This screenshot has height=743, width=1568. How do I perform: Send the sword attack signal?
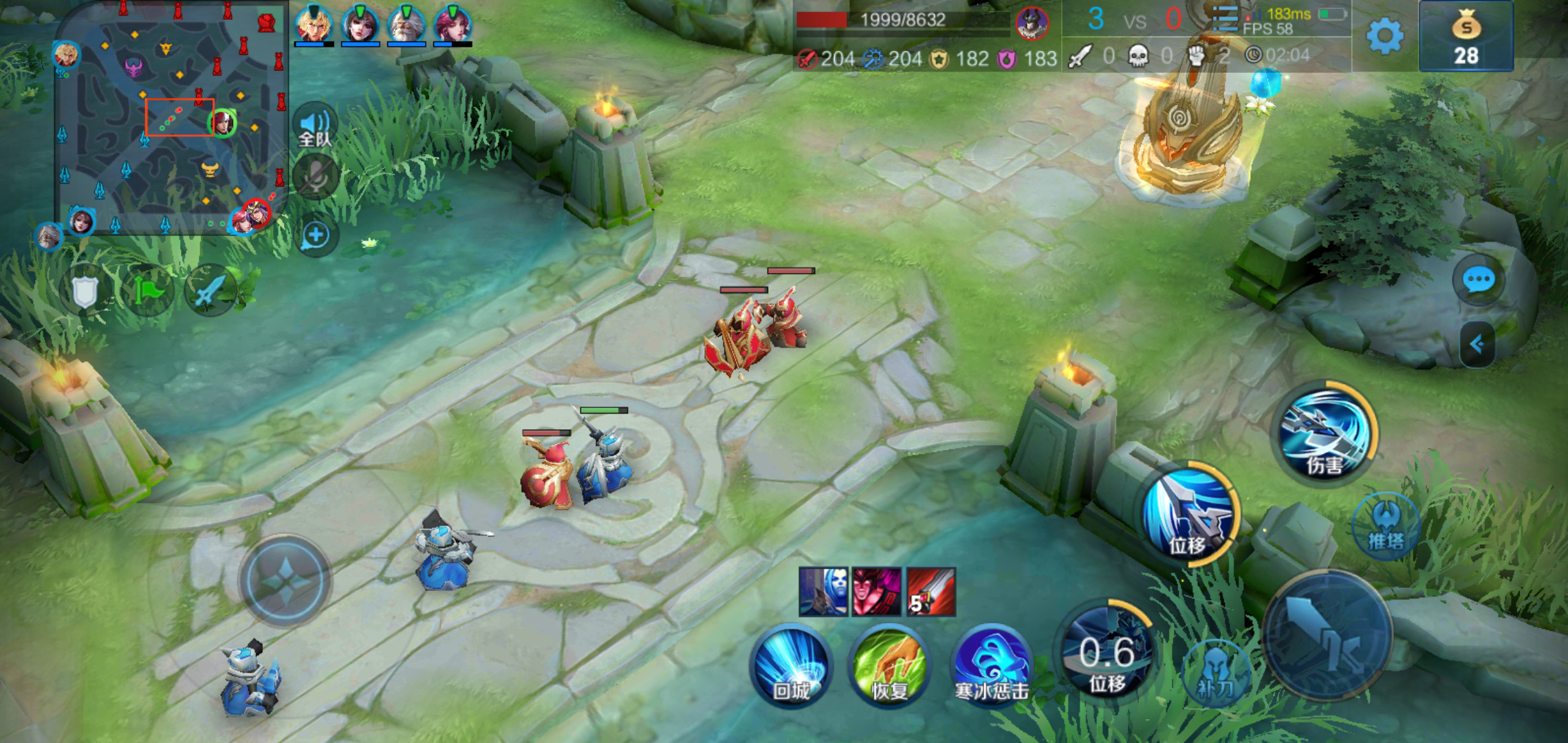[209, 292]
